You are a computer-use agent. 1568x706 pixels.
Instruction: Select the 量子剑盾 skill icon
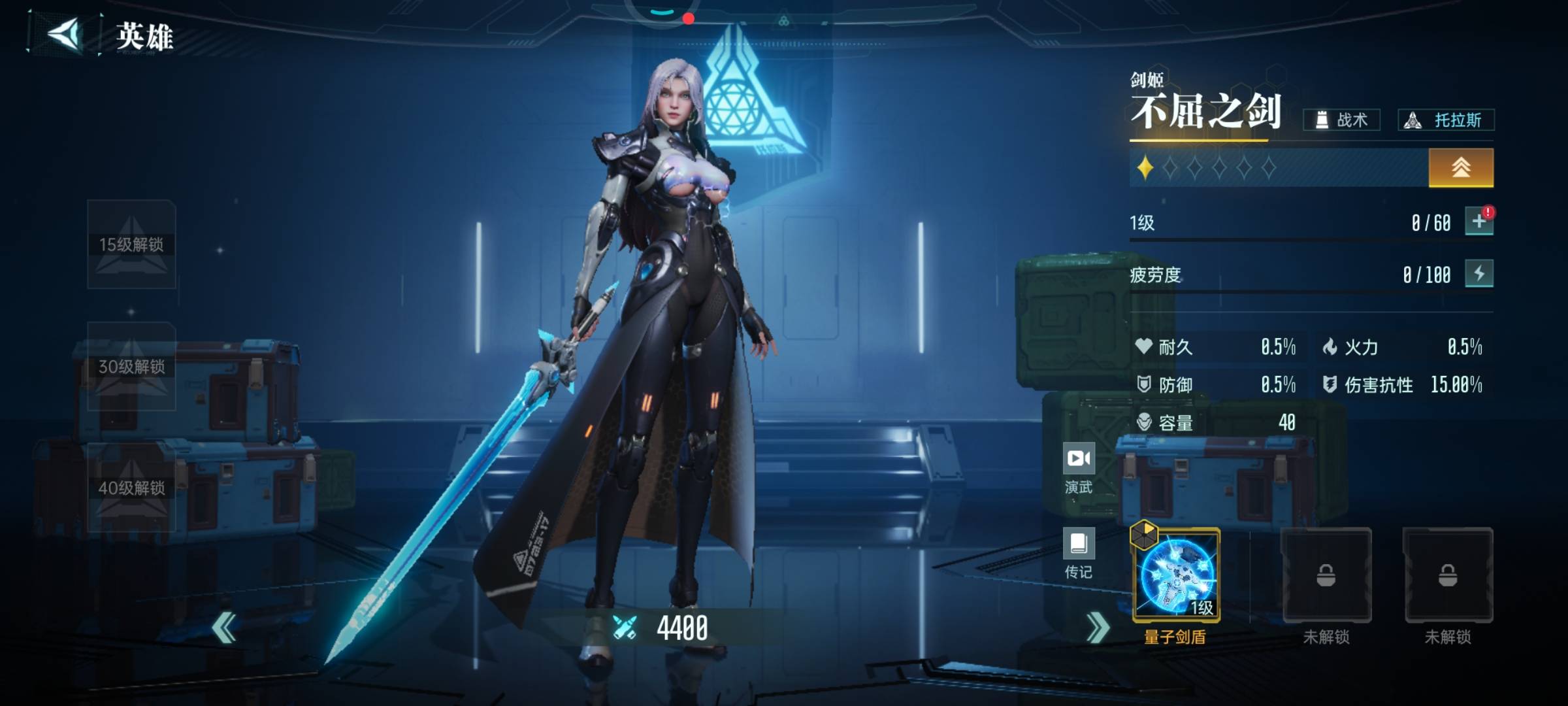pos(1177,575)
